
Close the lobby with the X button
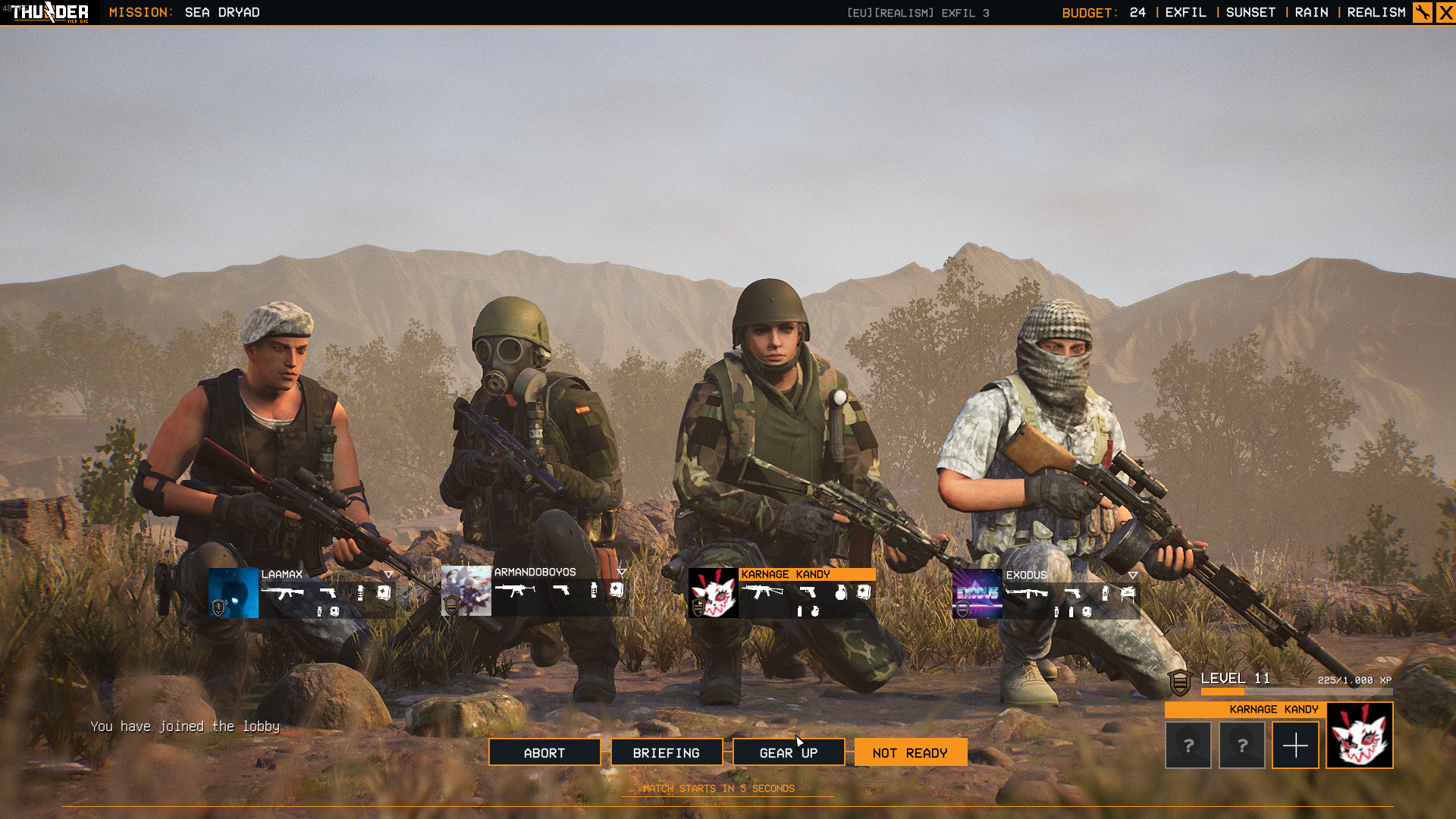[1445, 12]
